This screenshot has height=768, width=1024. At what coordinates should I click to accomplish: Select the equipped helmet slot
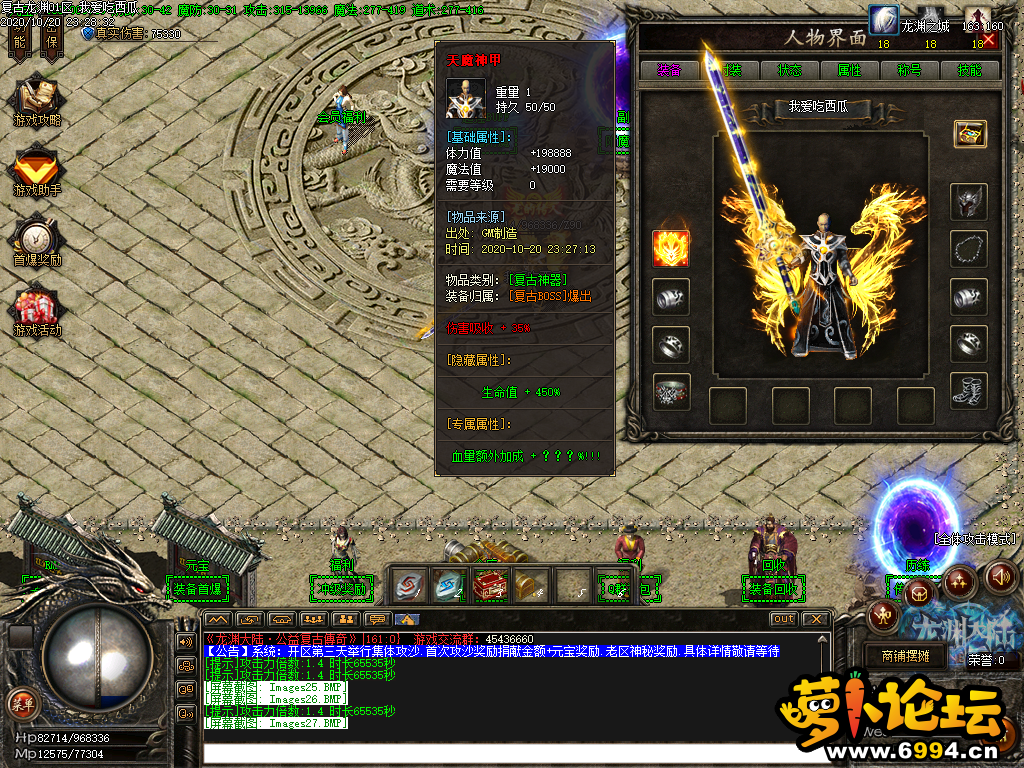click(x=968, y=201)
